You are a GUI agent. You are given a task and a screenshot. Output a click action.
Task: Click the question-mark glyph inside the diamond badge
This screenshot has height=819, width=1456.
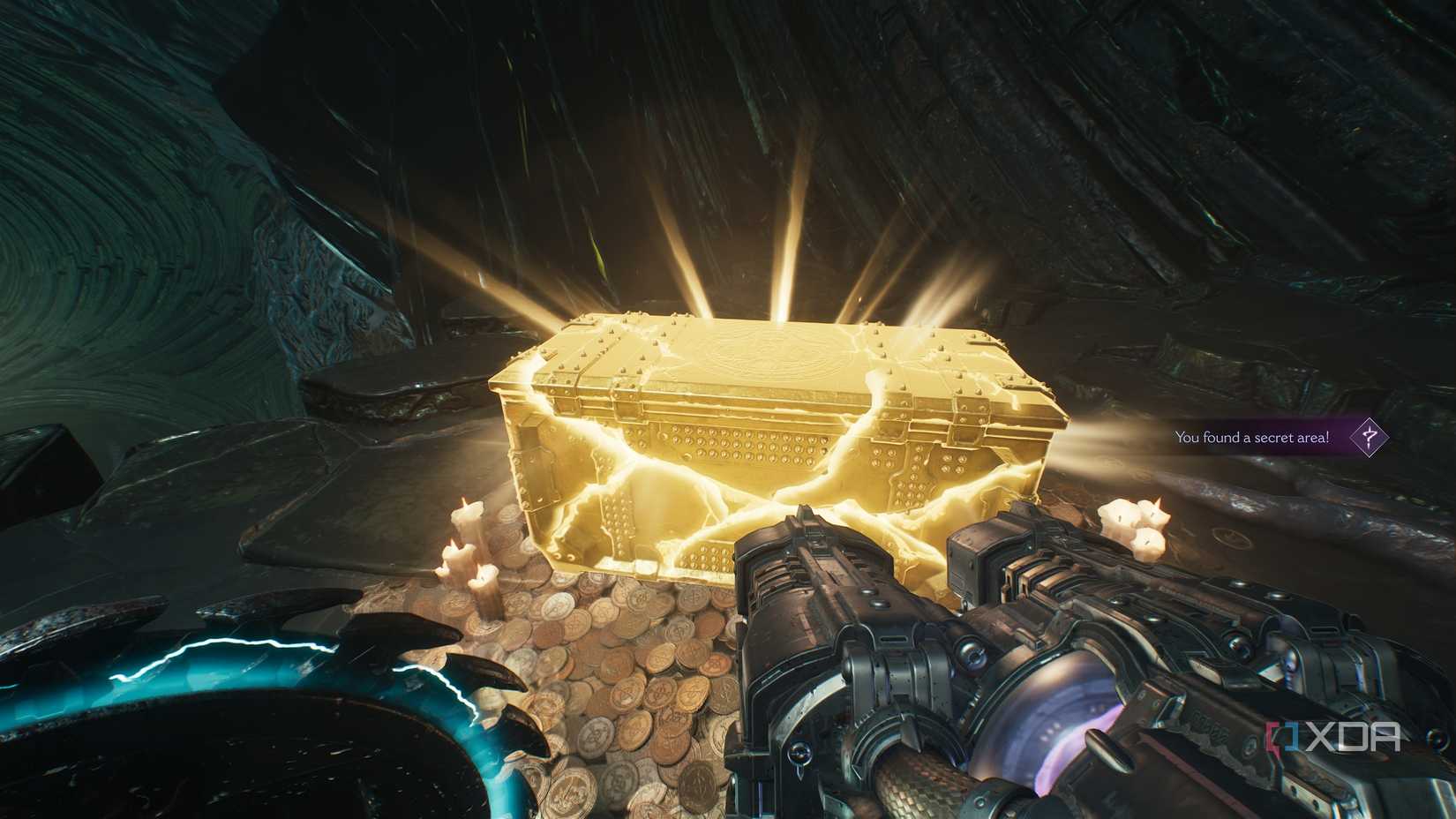(x=1370, y=439)
